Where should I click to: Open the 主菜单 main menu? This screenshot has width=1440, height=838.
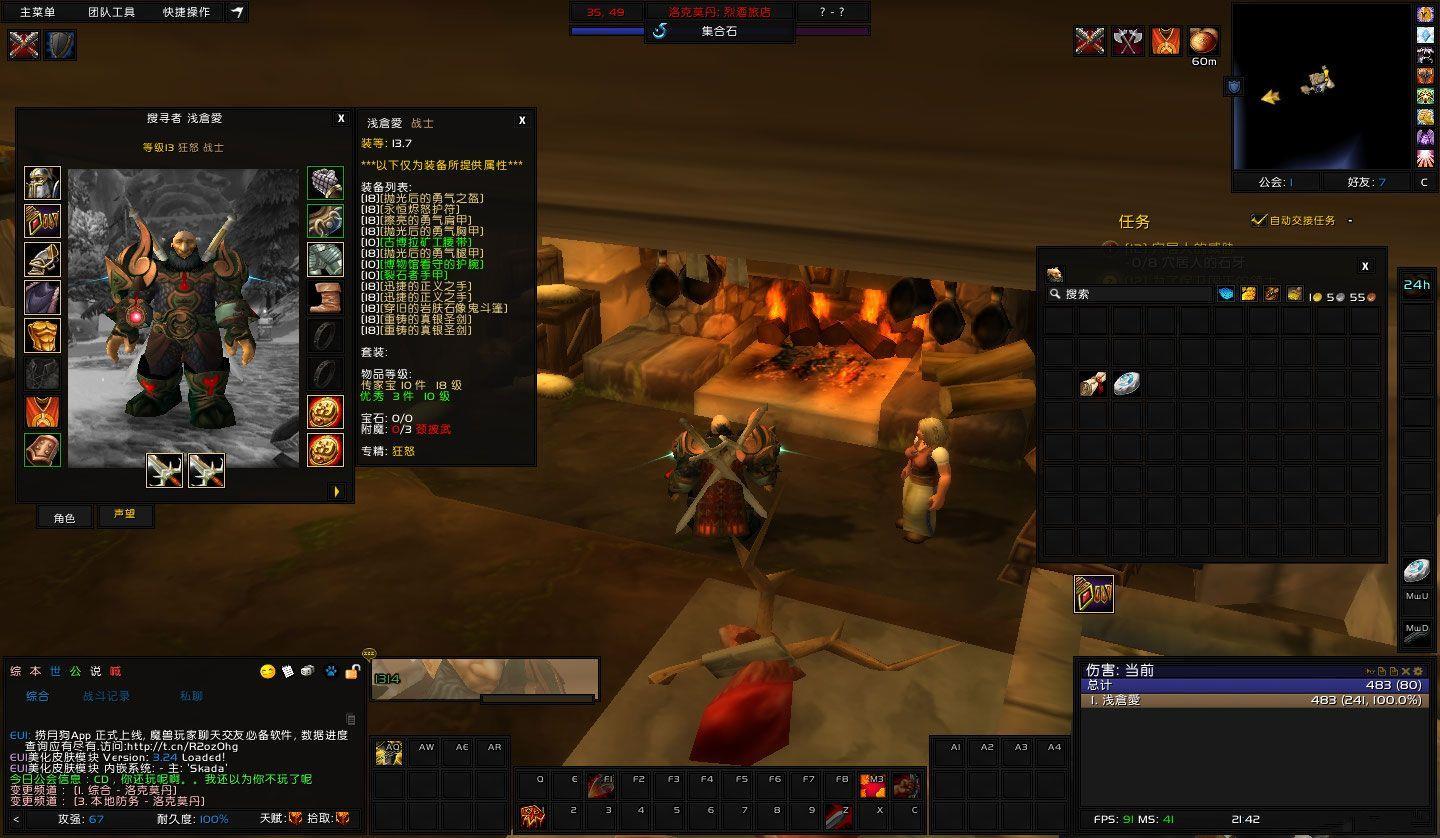38,12
